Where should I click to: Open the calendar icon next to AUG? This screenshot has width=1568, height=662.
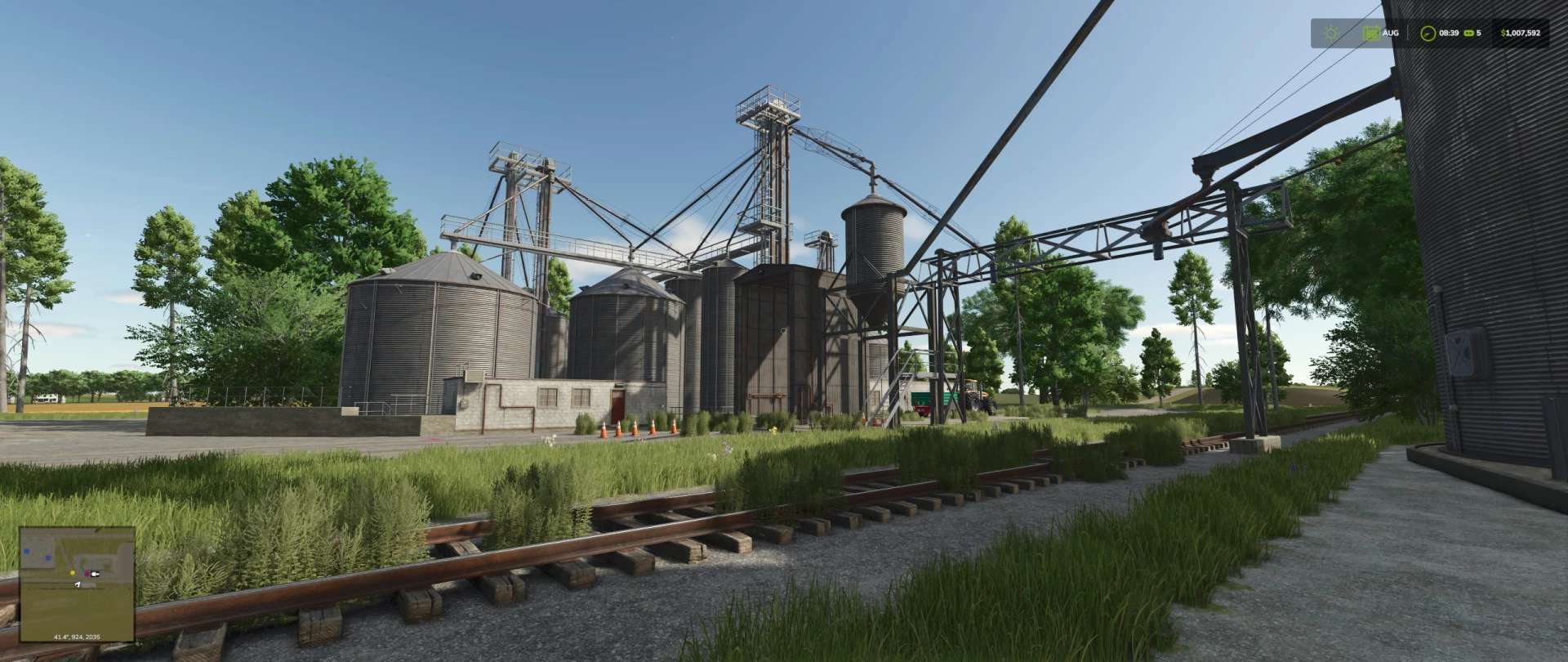coord(1371,33)
